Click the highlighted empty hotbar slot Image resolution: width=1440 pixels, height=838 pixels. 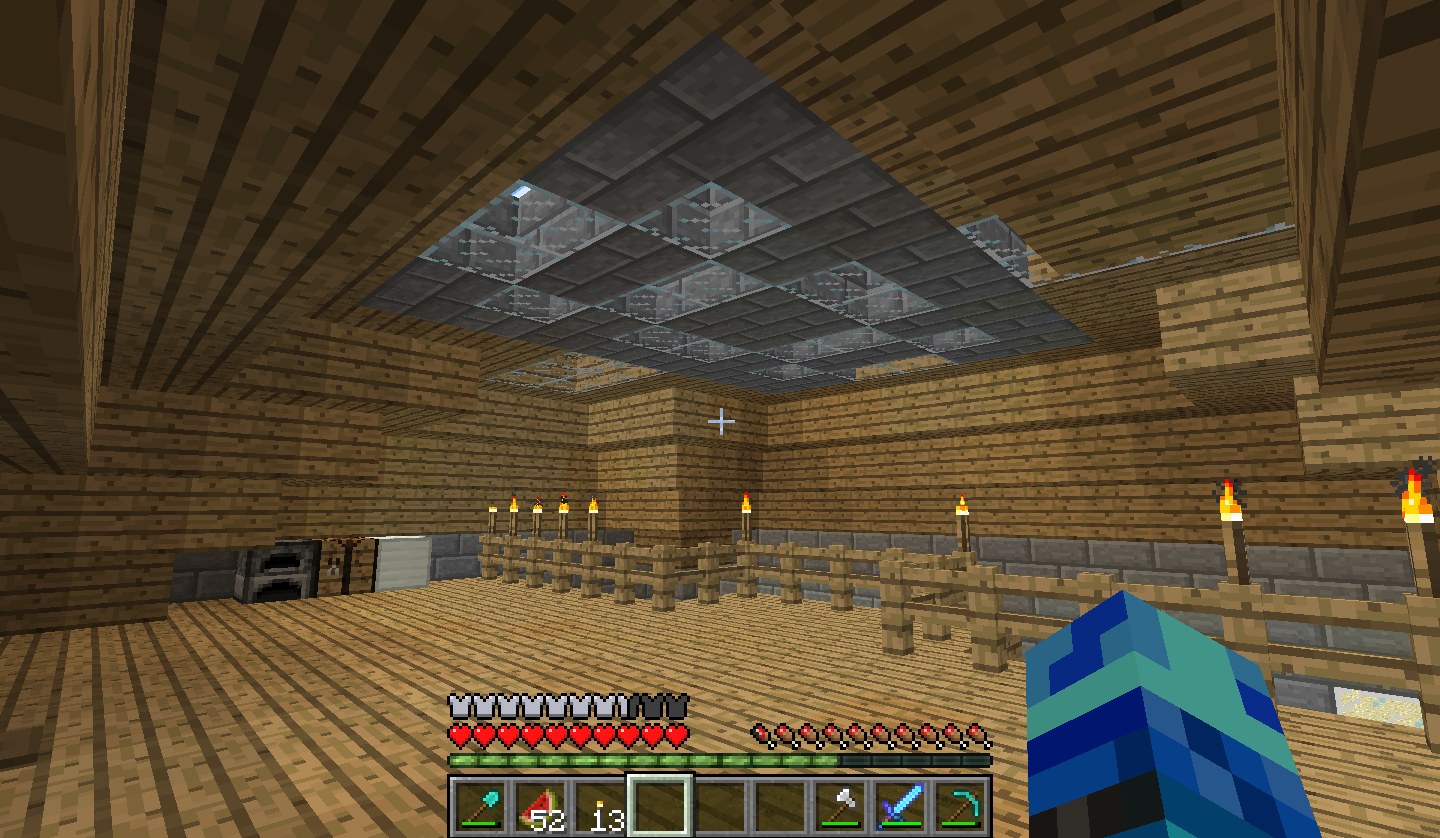tap(660, 806)
